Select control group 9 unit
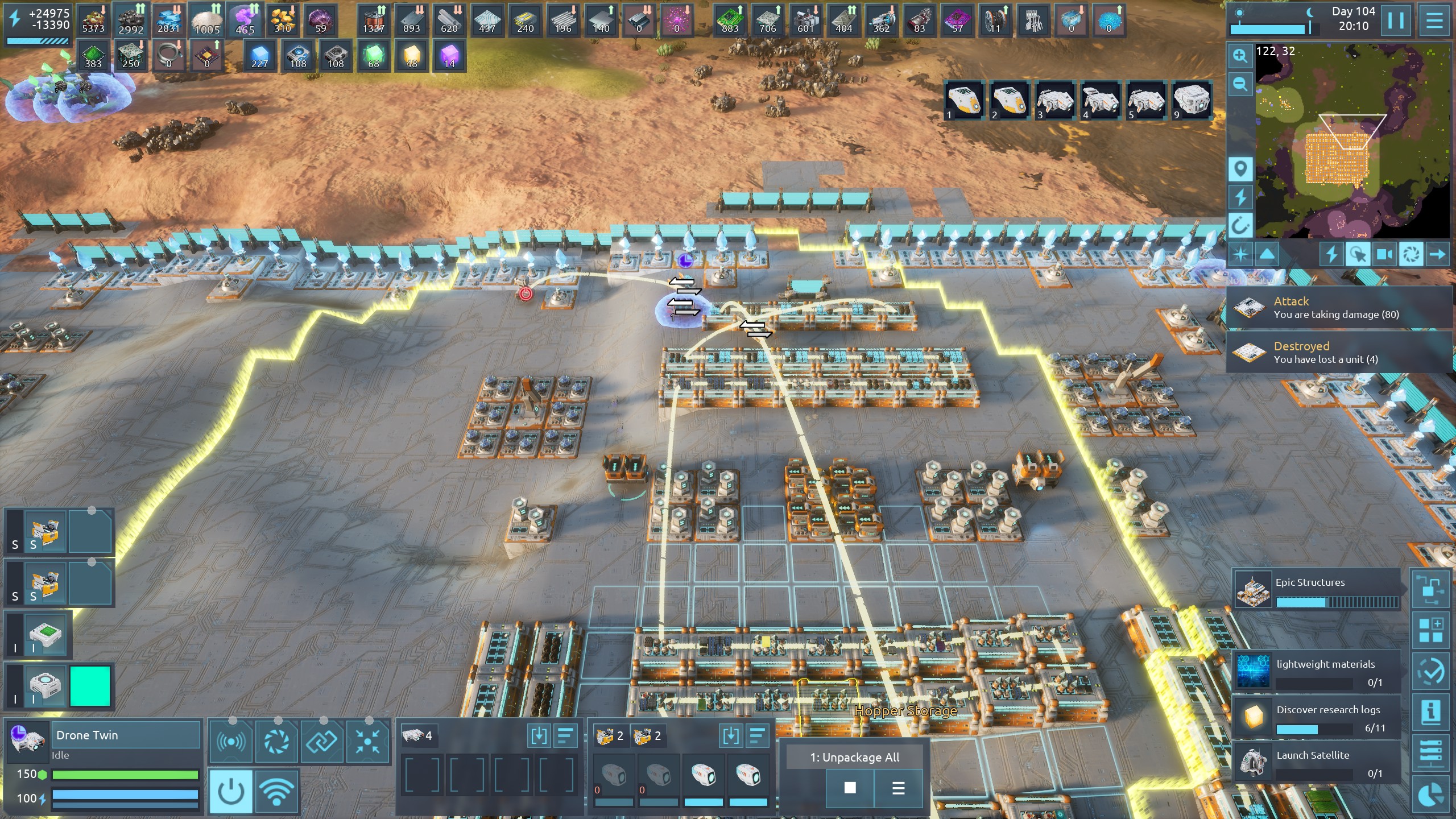Viewport: 1456px width, 819px height. click(1192, 100)
